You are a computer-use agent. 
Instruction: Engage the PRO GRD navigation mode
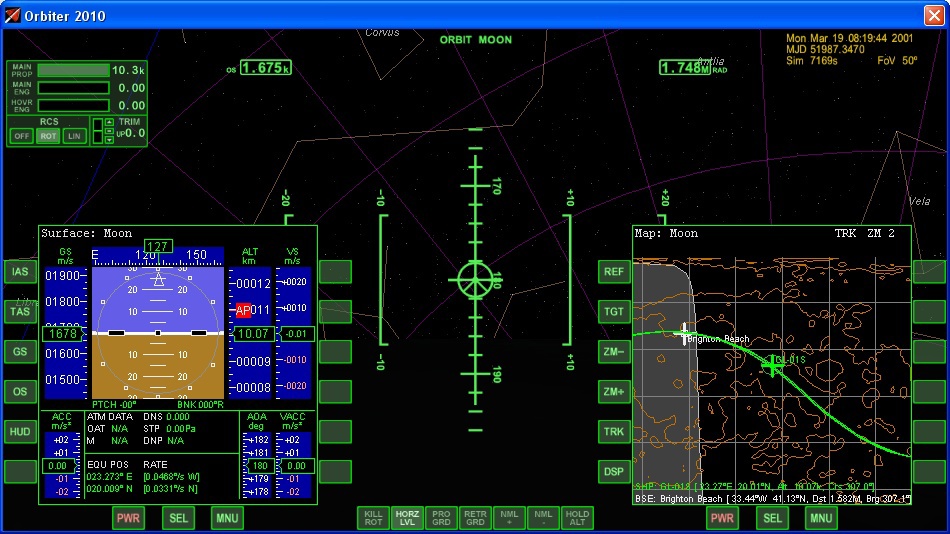[x=441, y=517]
